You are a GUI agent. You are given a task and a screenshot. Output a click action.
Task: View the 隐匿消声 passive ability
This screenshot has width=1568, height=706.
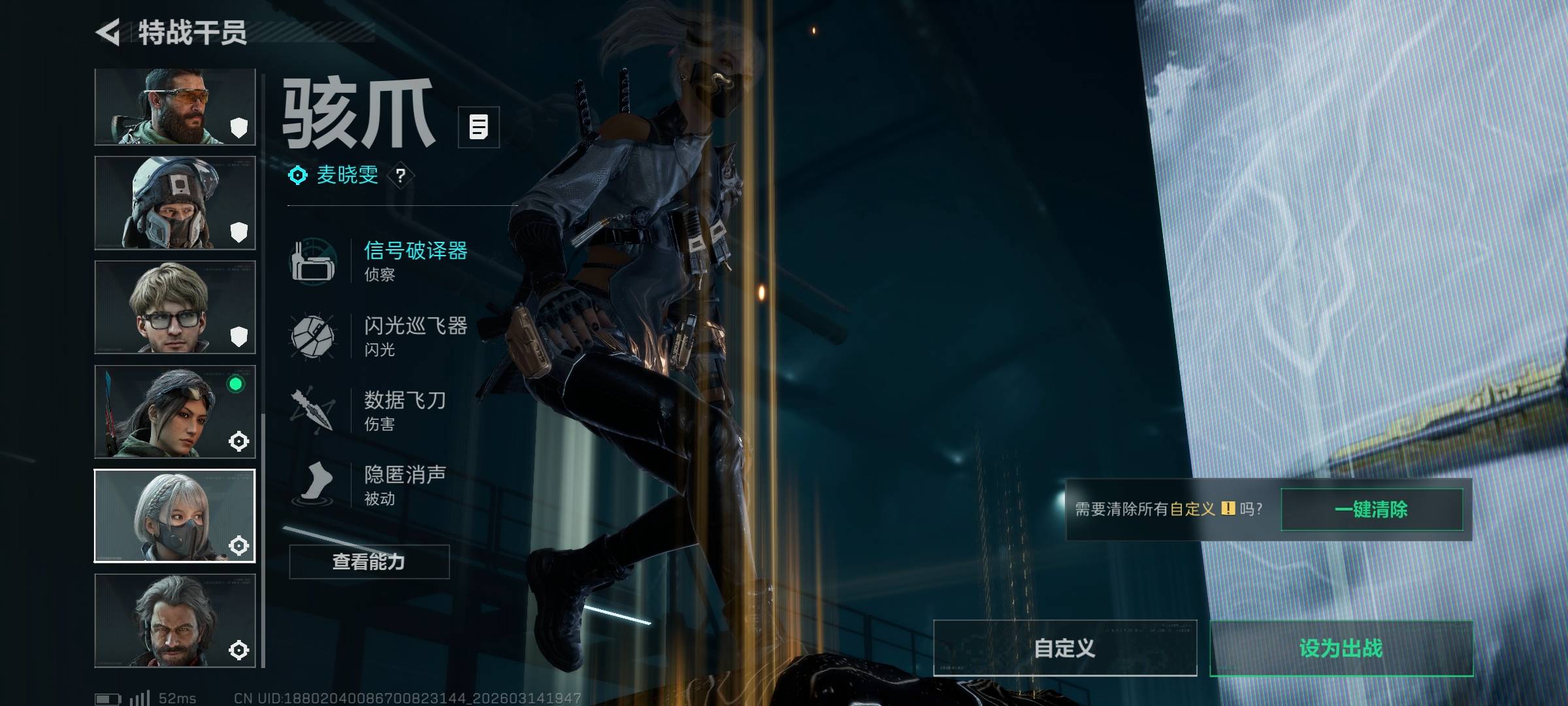(x=404, y=484)
